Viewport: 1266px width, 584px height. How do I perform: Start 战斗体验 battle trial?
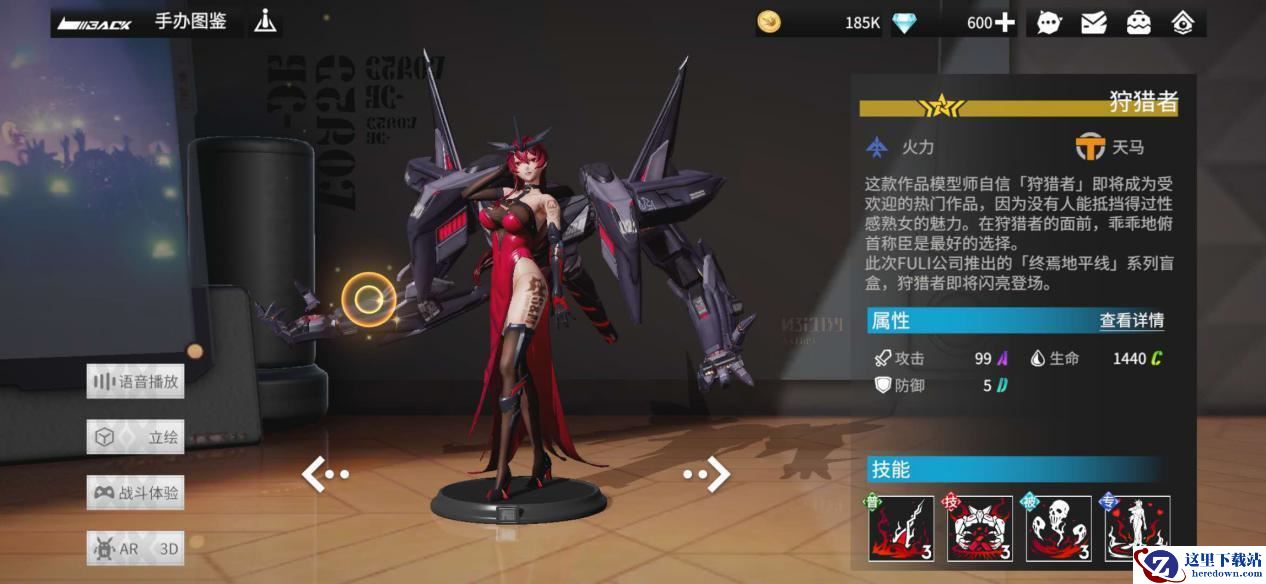tap(135, 493)
